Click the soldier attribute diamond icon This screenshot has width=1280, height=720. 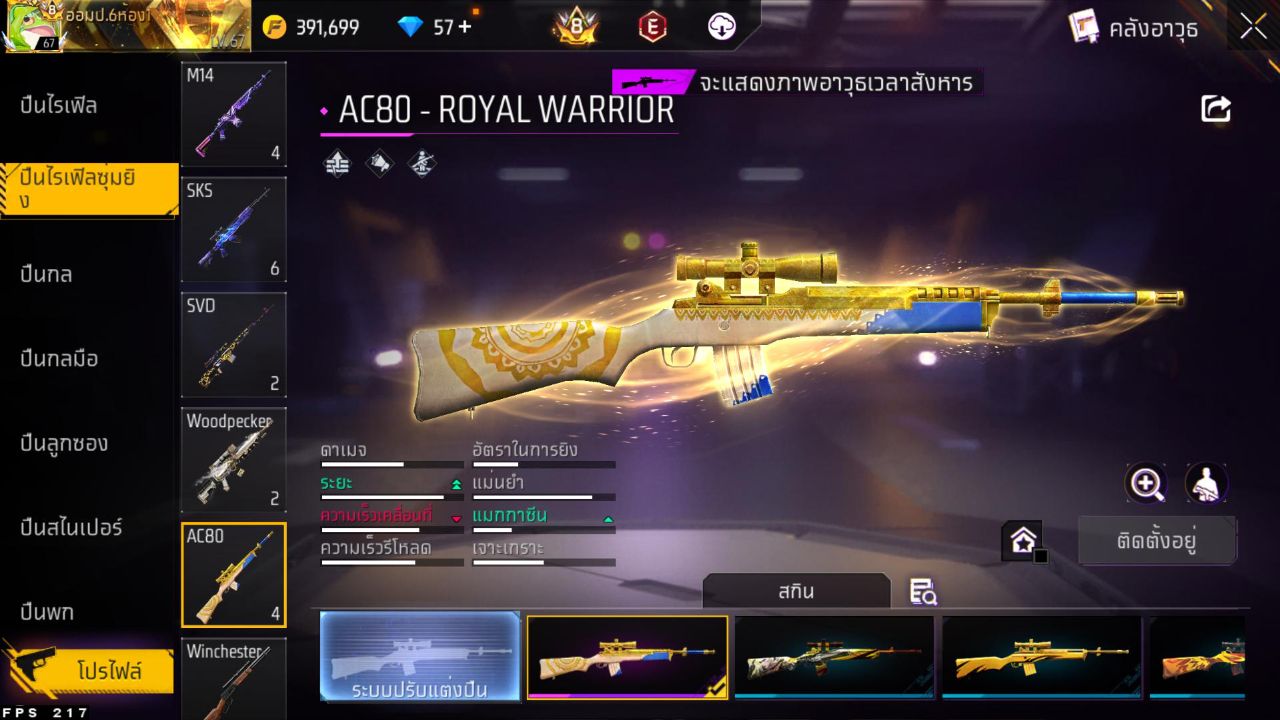pyautogui.click(x=420, y=163)
